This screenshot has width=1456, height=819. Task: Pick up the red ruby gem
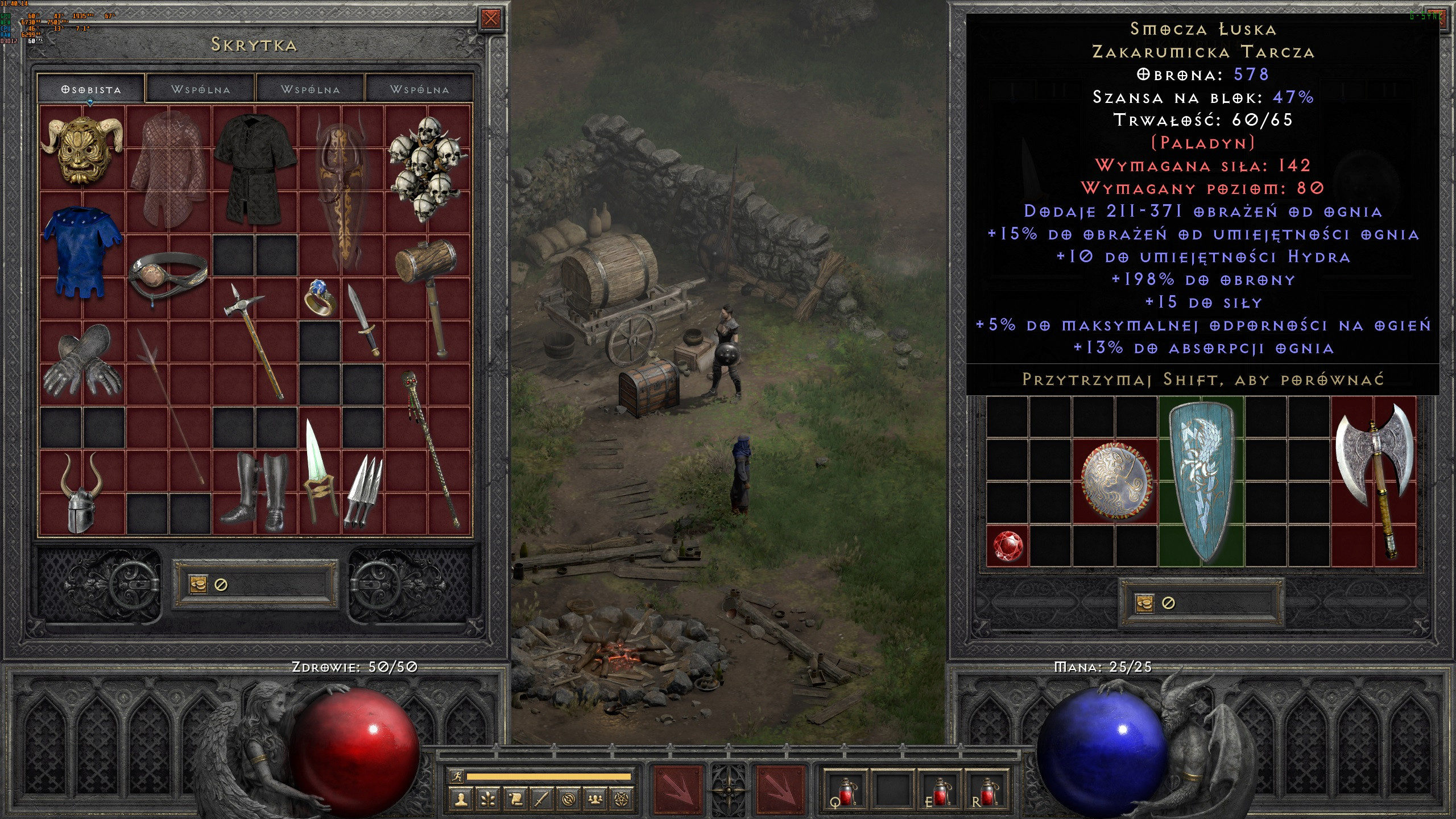(1007, 545)
